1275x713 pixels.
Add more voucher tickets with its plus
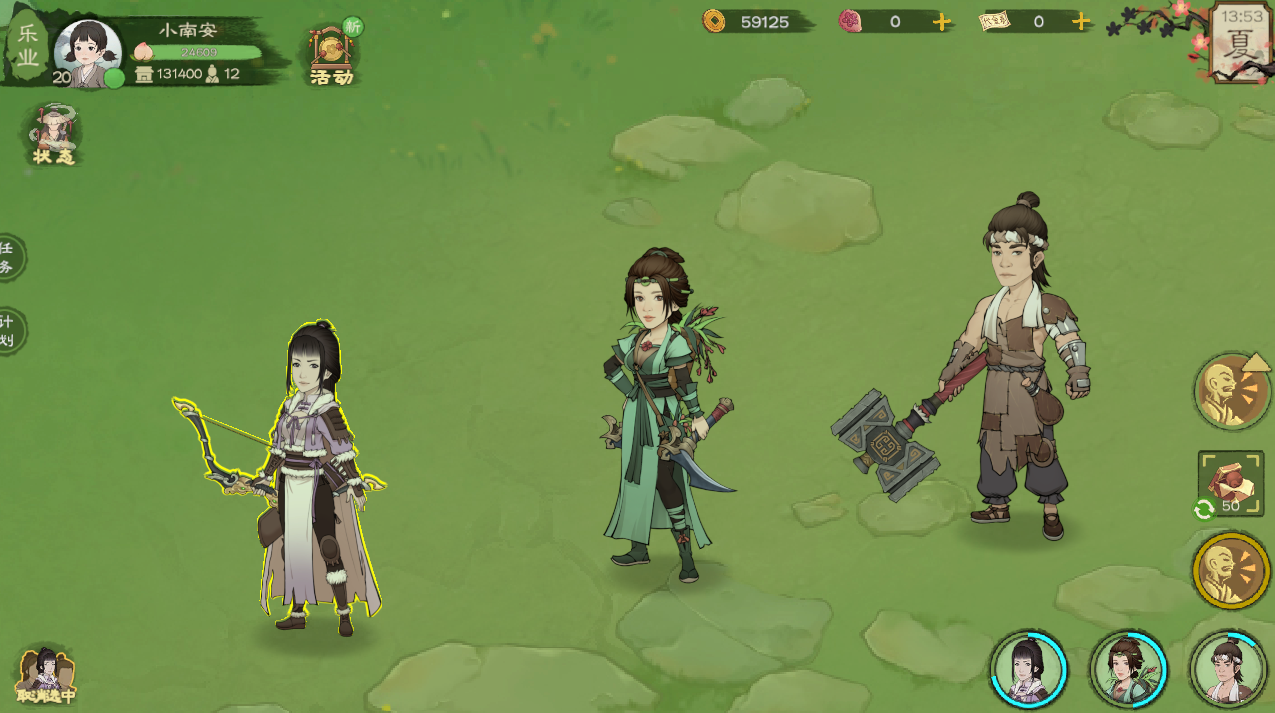click(x=1080, y=22)
